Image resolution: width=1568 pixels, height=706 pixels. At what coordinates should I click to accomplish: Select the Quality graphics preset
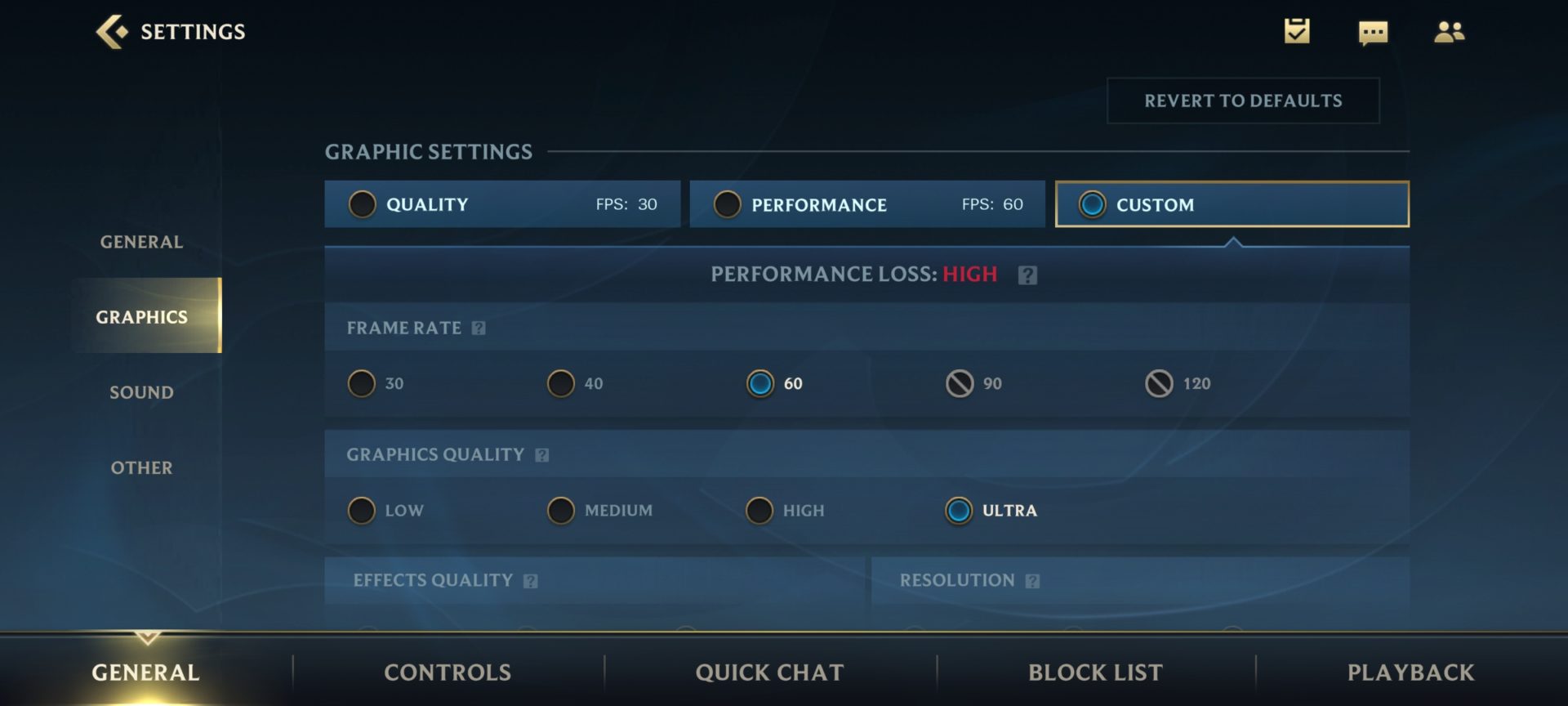[501, 204]
